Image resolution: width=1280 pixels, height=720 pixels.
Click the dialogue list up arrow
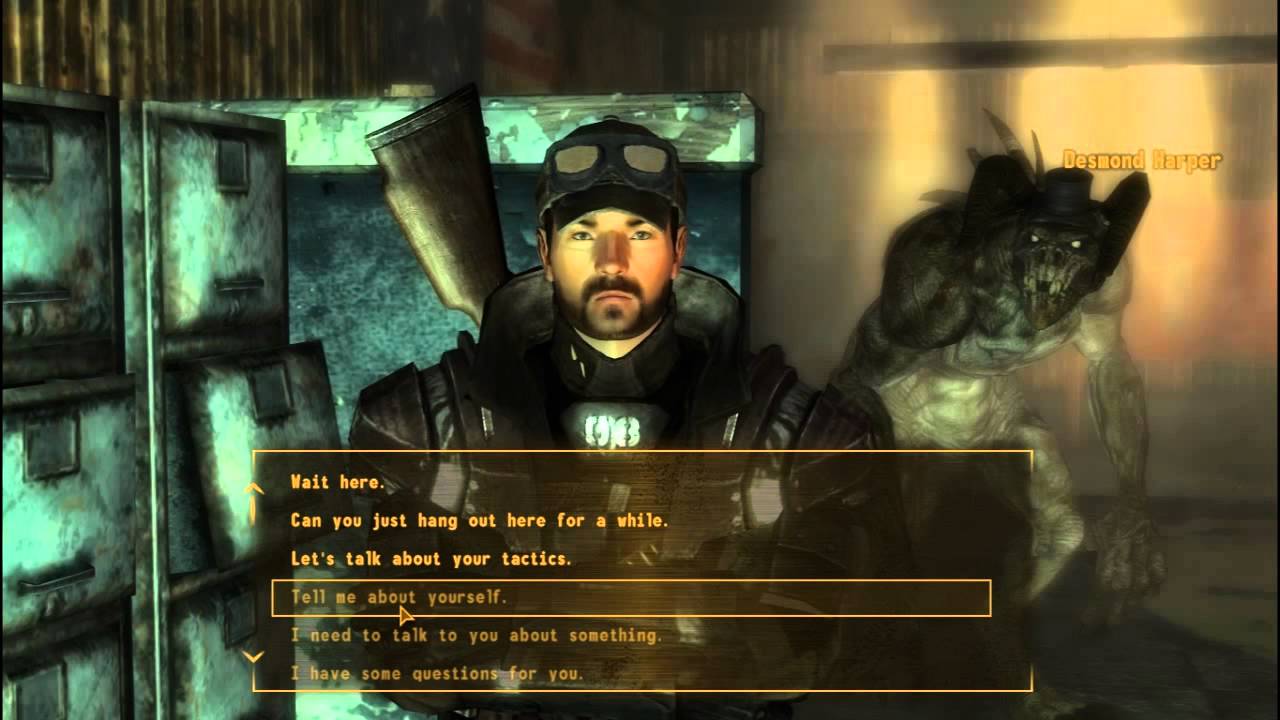pyautogui.click(x=254, y=489)
